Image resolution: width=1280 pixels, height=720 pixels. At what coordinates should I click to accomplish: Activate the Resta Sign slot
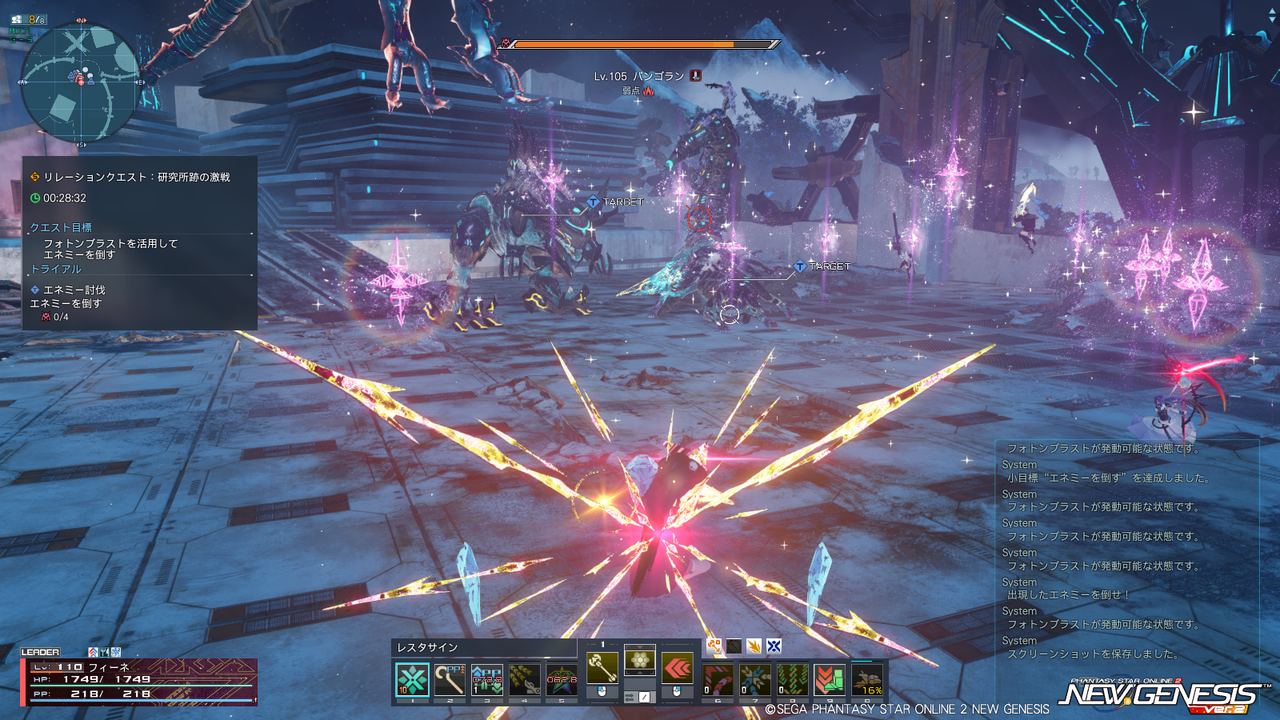412,680
